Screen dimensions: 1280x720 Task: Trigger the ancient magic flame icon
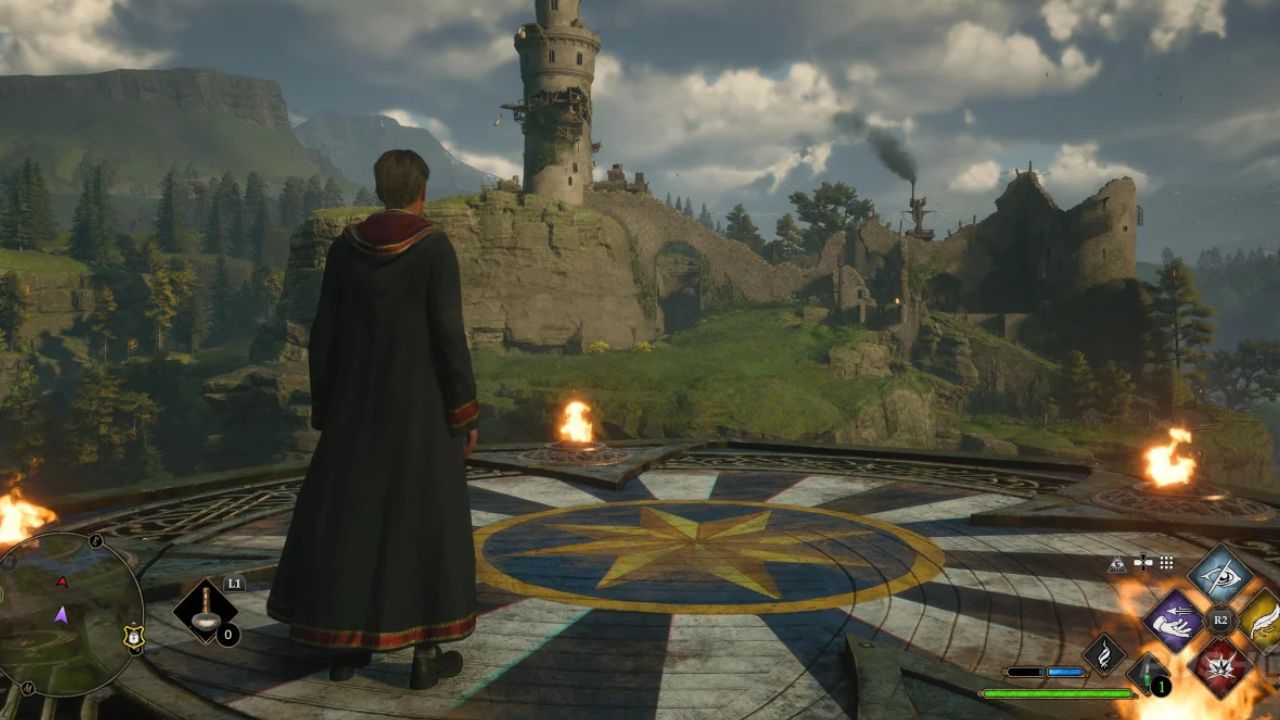[1105, 657]
